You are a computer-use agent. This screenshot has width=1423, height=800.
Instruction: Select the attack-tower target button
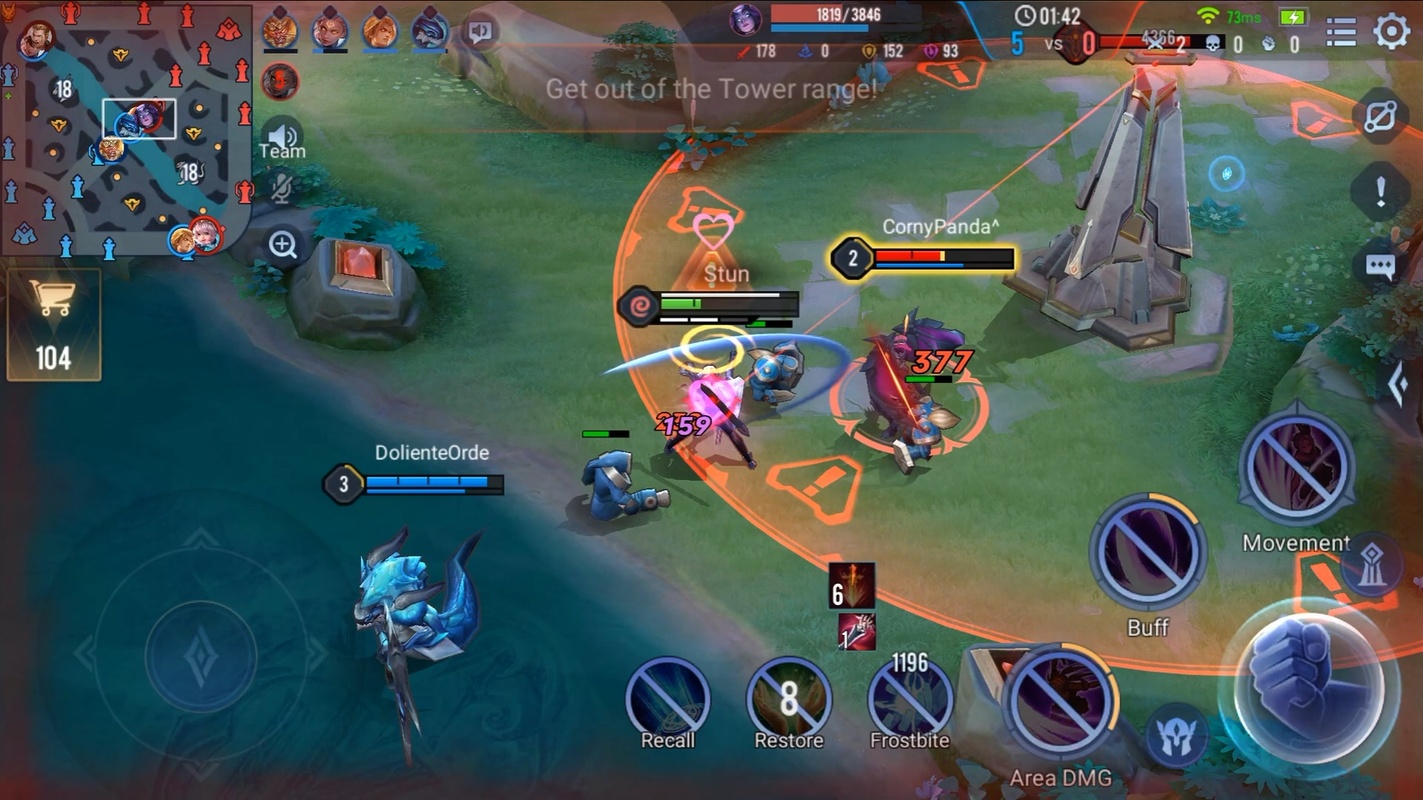tap(1371, 567)
